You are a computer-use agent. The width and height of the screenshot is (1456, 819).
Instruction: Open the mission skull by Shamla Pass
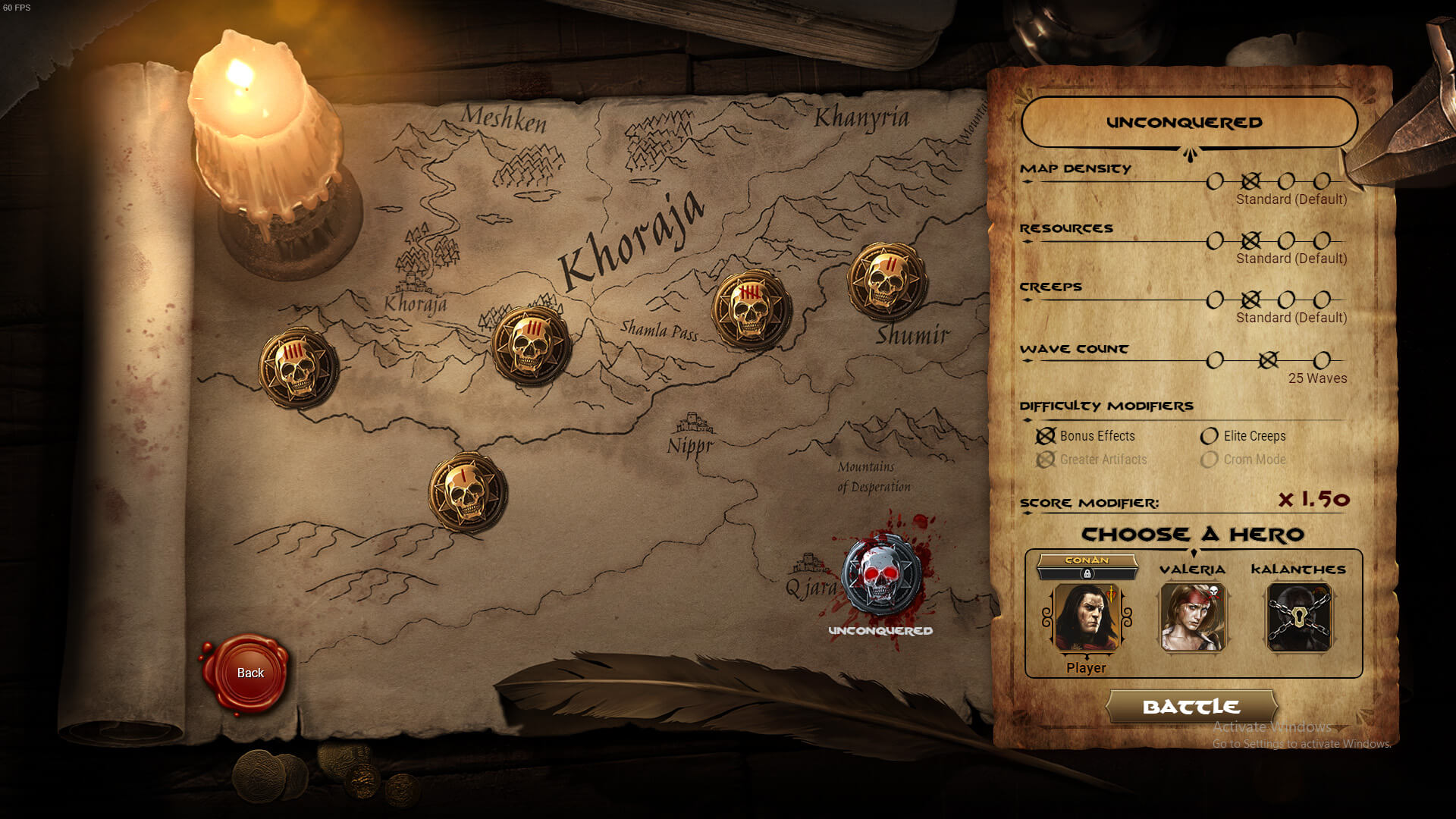point(530,344)
